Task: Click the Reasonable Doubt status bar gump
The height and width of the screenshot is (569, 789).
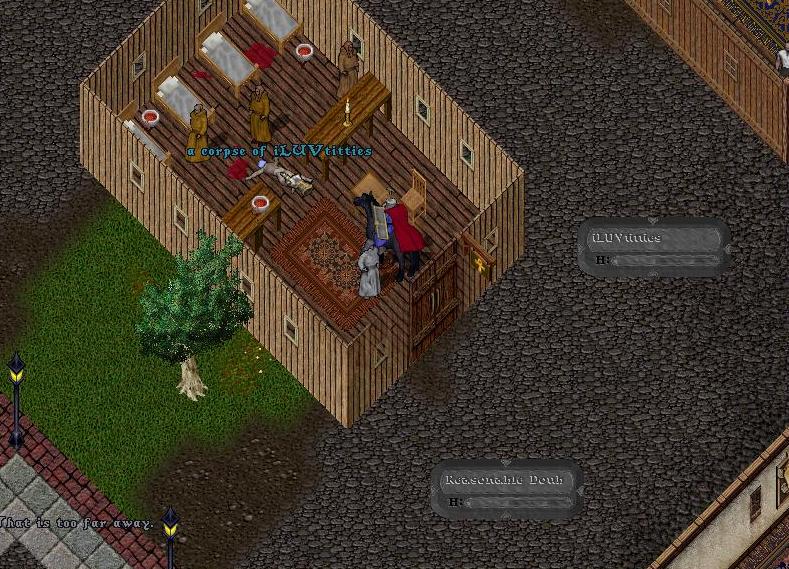Action: [506, 489]
